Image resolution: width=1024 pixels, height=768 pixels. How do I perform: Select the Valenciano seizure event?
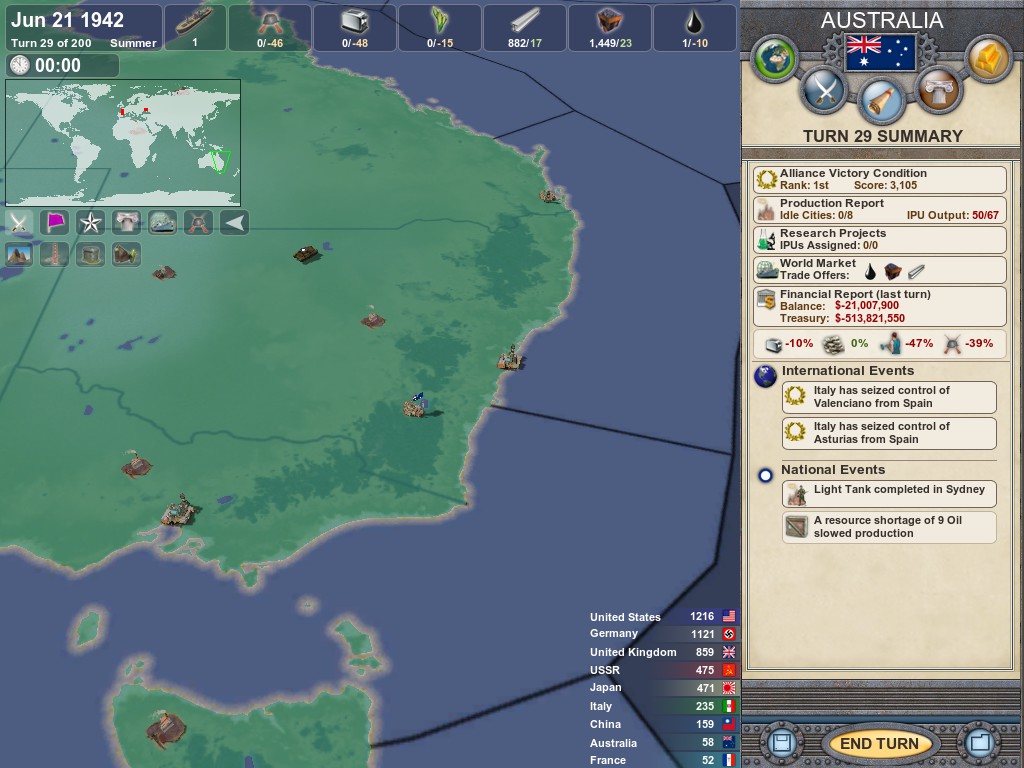(x=889, y=397)
